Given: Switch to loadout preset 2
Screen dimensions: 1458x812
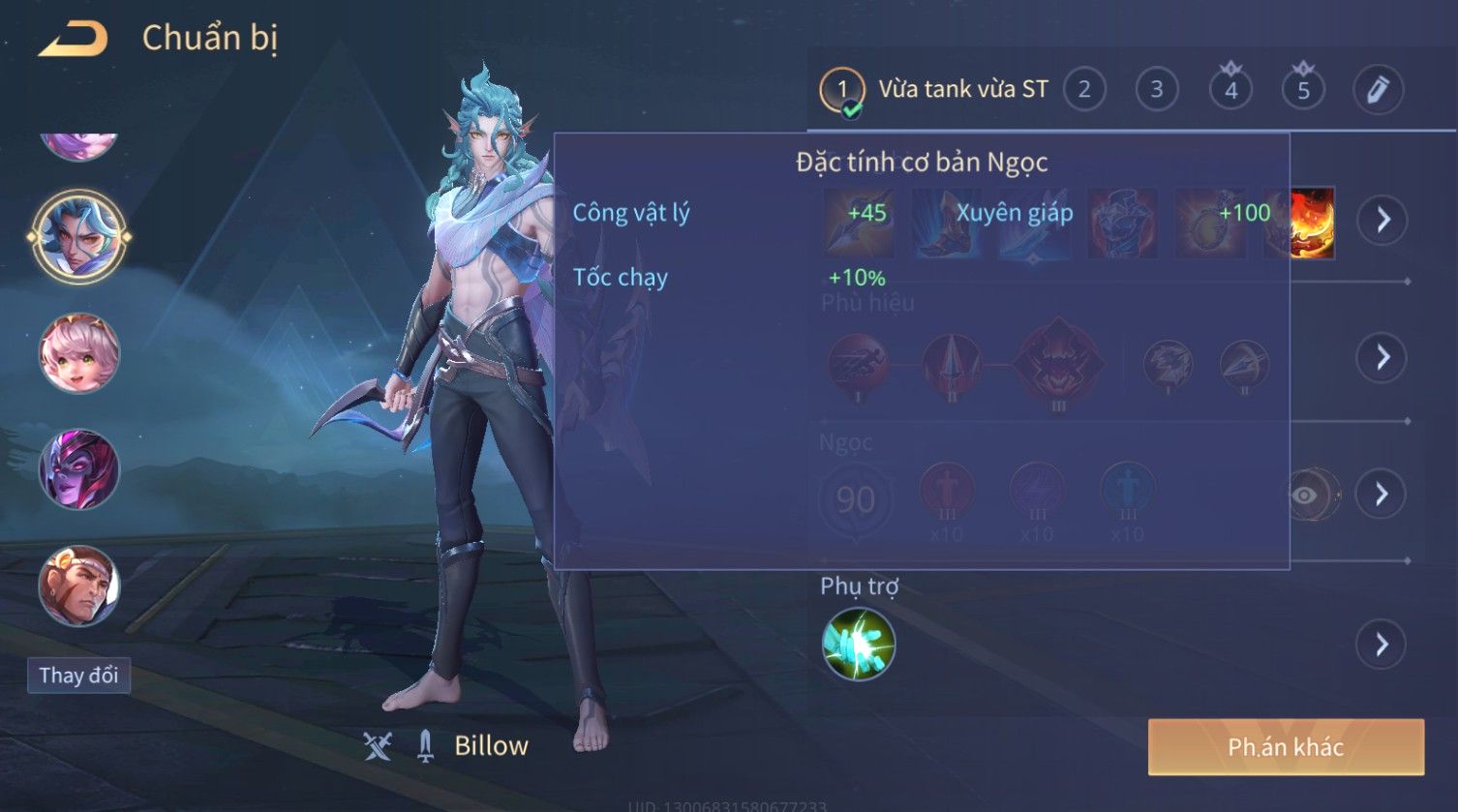Looking at the screenshot, I should (x=1084, y=90).
